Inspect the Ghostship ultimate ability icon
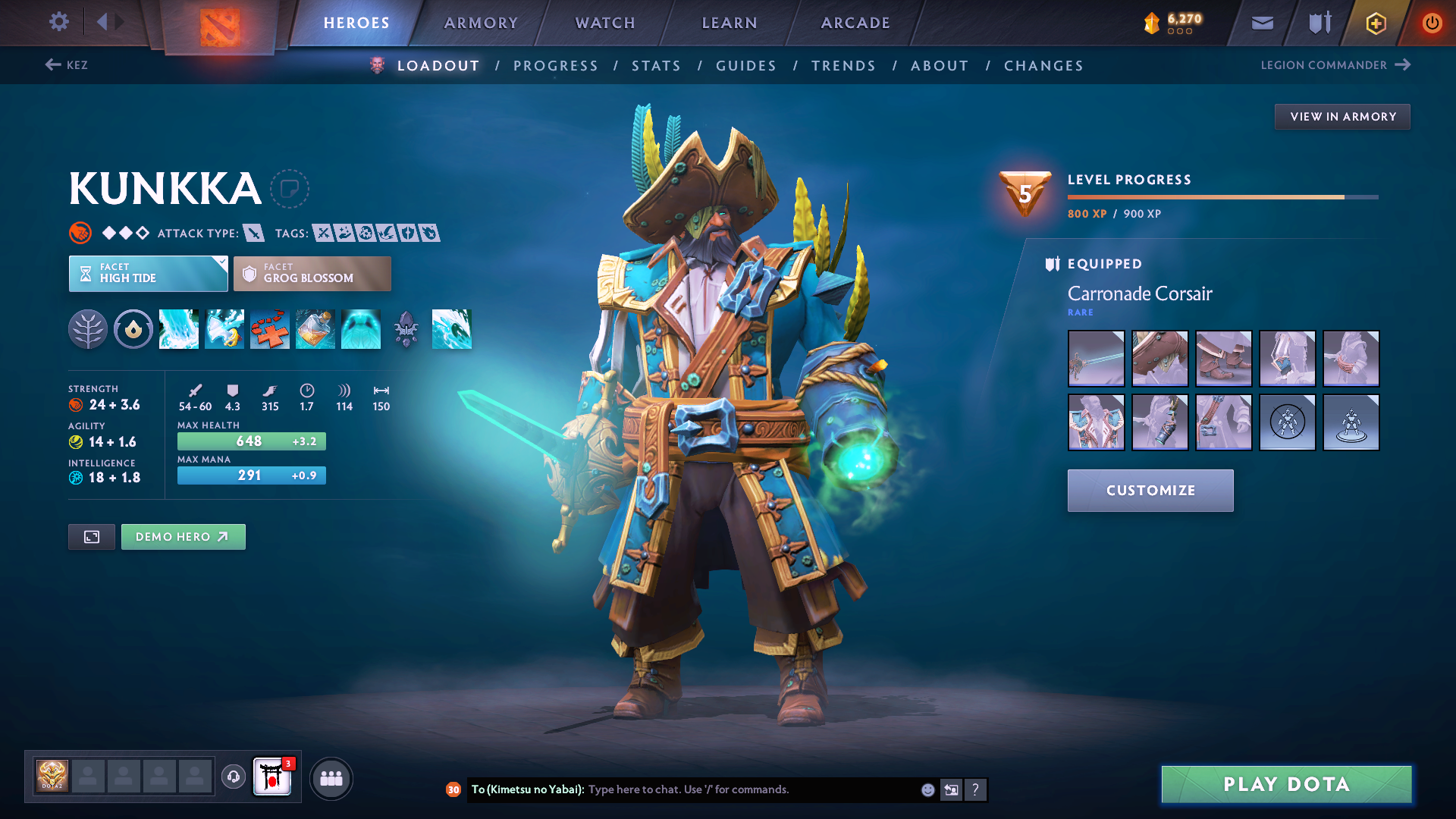Image resolution: width=1456 pixels, height=819 pixels. [361, 329]
